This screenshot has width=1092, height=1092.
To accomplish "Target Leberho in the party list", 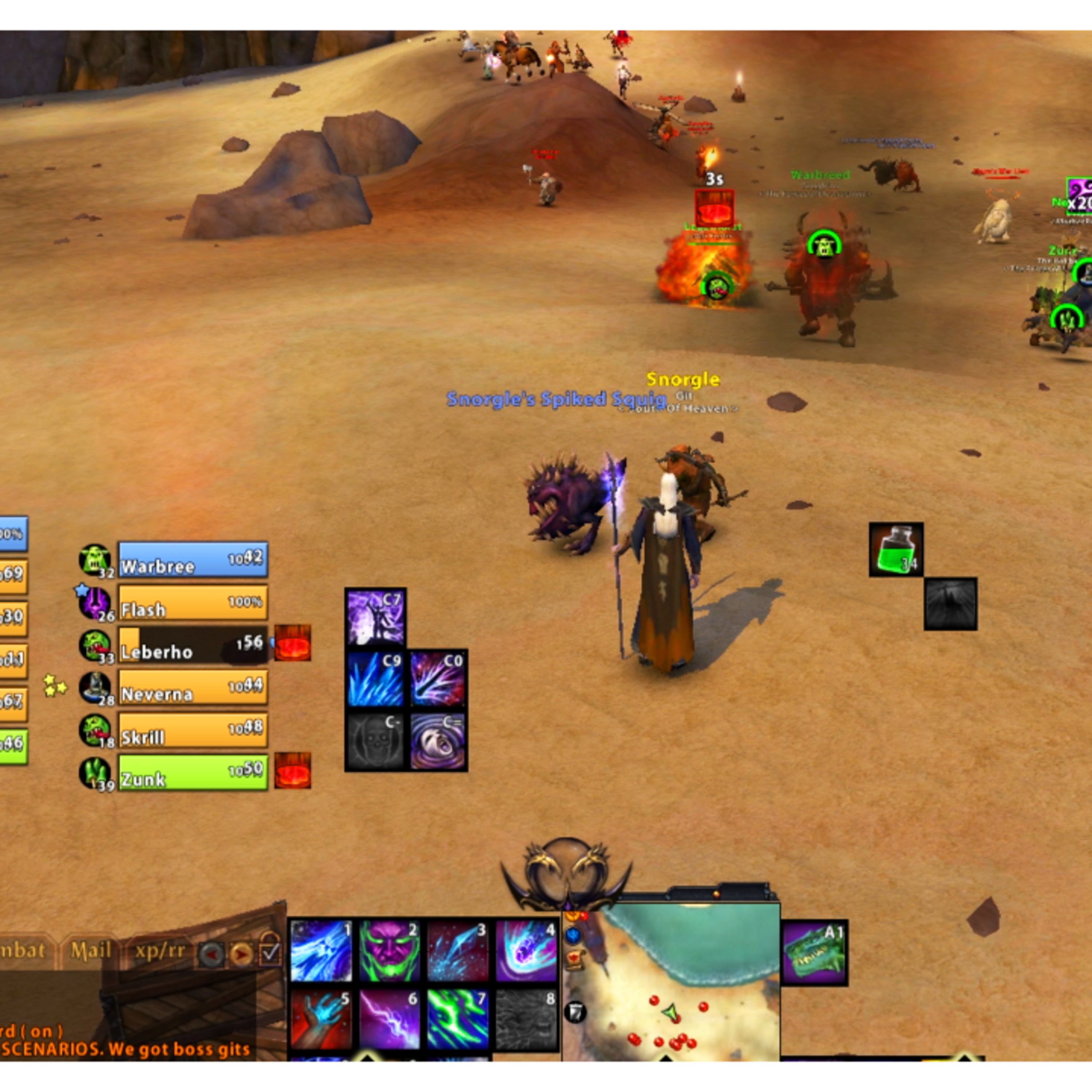I will 193,644.
